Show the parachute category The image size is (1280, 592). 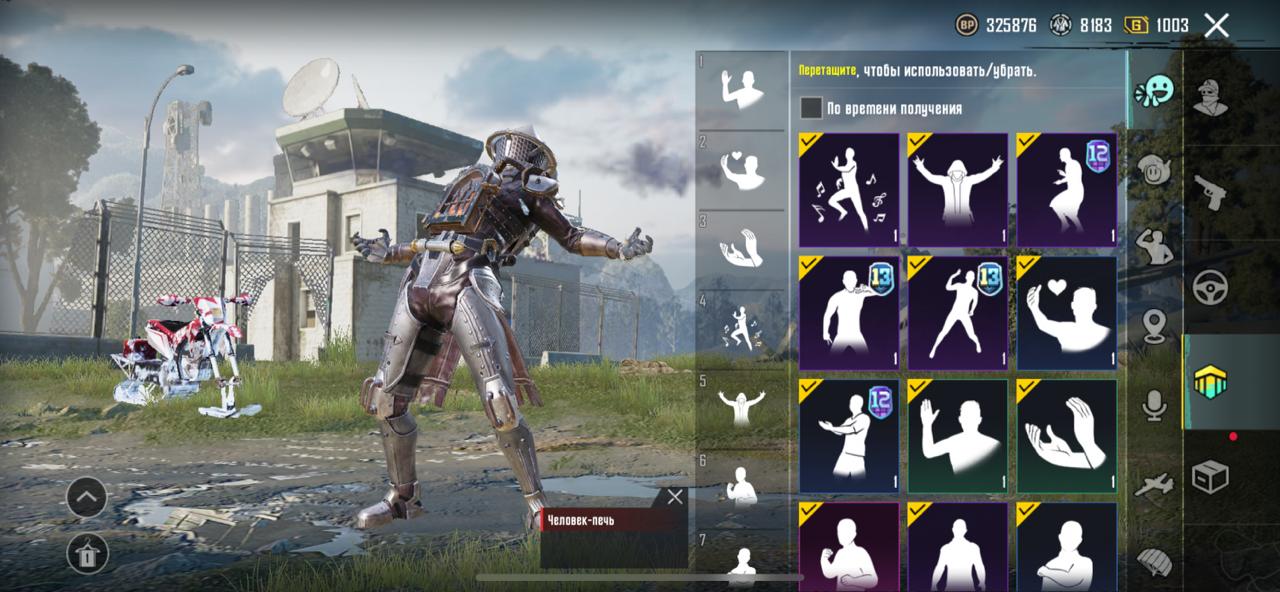(x=1154, y=560)
